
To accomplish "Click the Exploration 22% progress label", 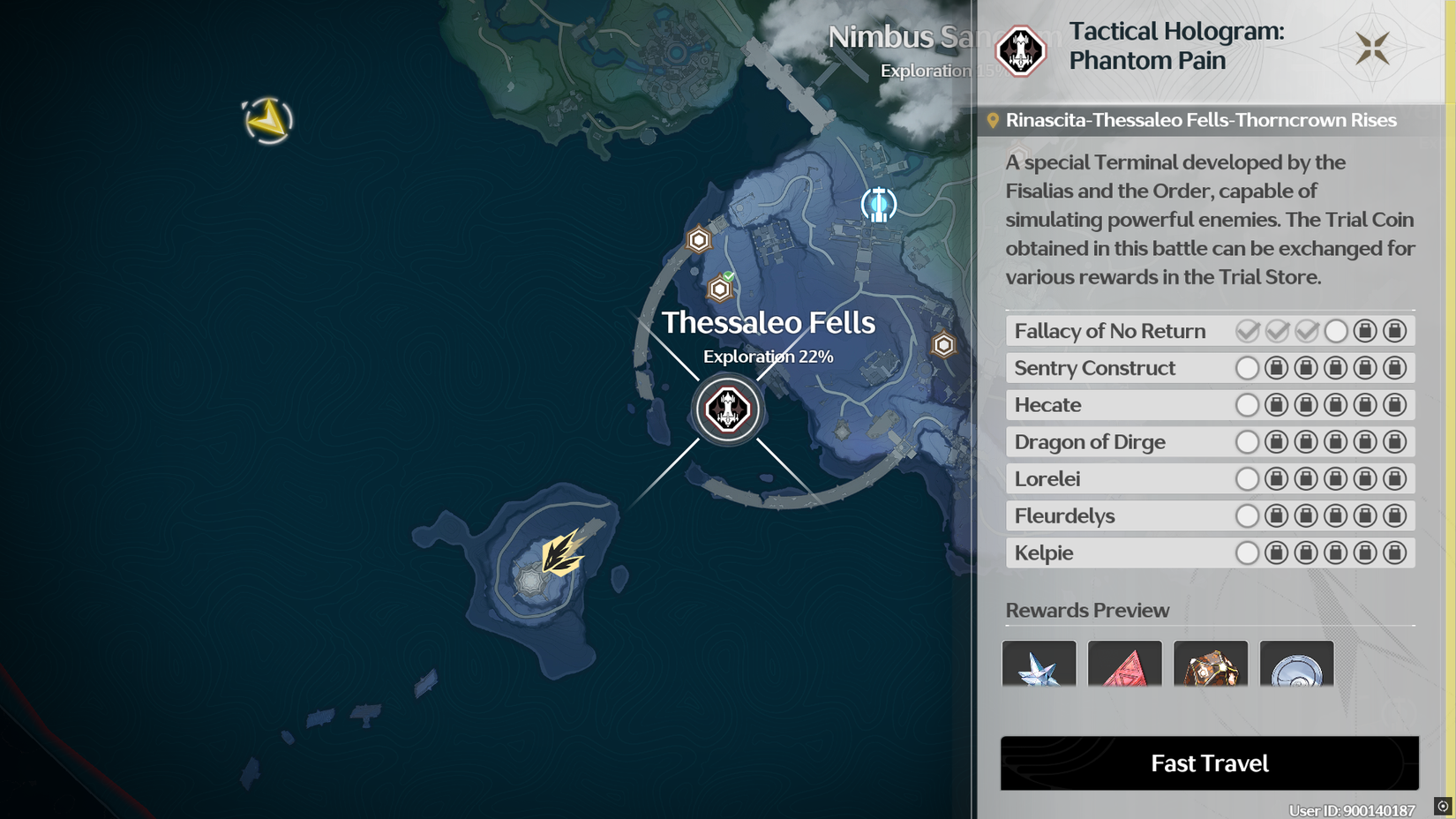I will click(x=767, y=357).
